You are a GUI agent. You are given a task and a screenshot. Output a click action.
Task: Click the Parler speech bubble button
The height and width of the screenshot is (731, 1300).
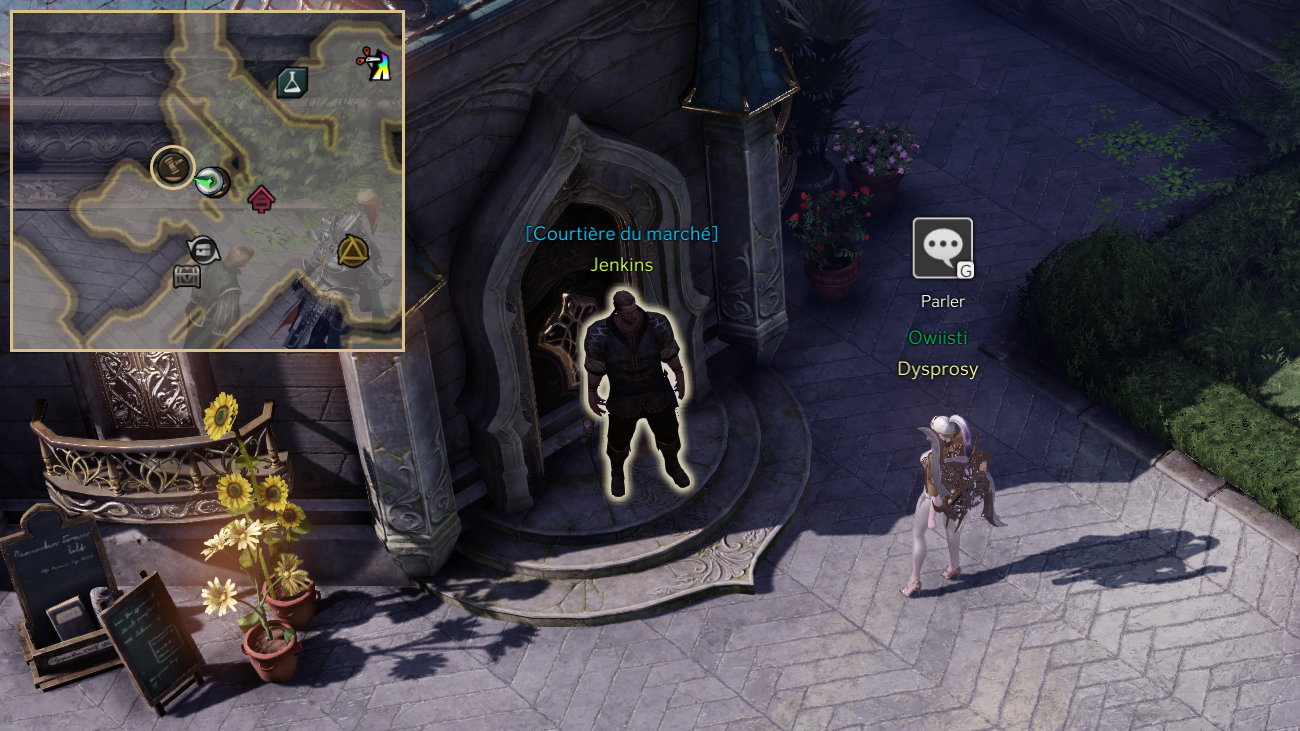pos(942,248)
